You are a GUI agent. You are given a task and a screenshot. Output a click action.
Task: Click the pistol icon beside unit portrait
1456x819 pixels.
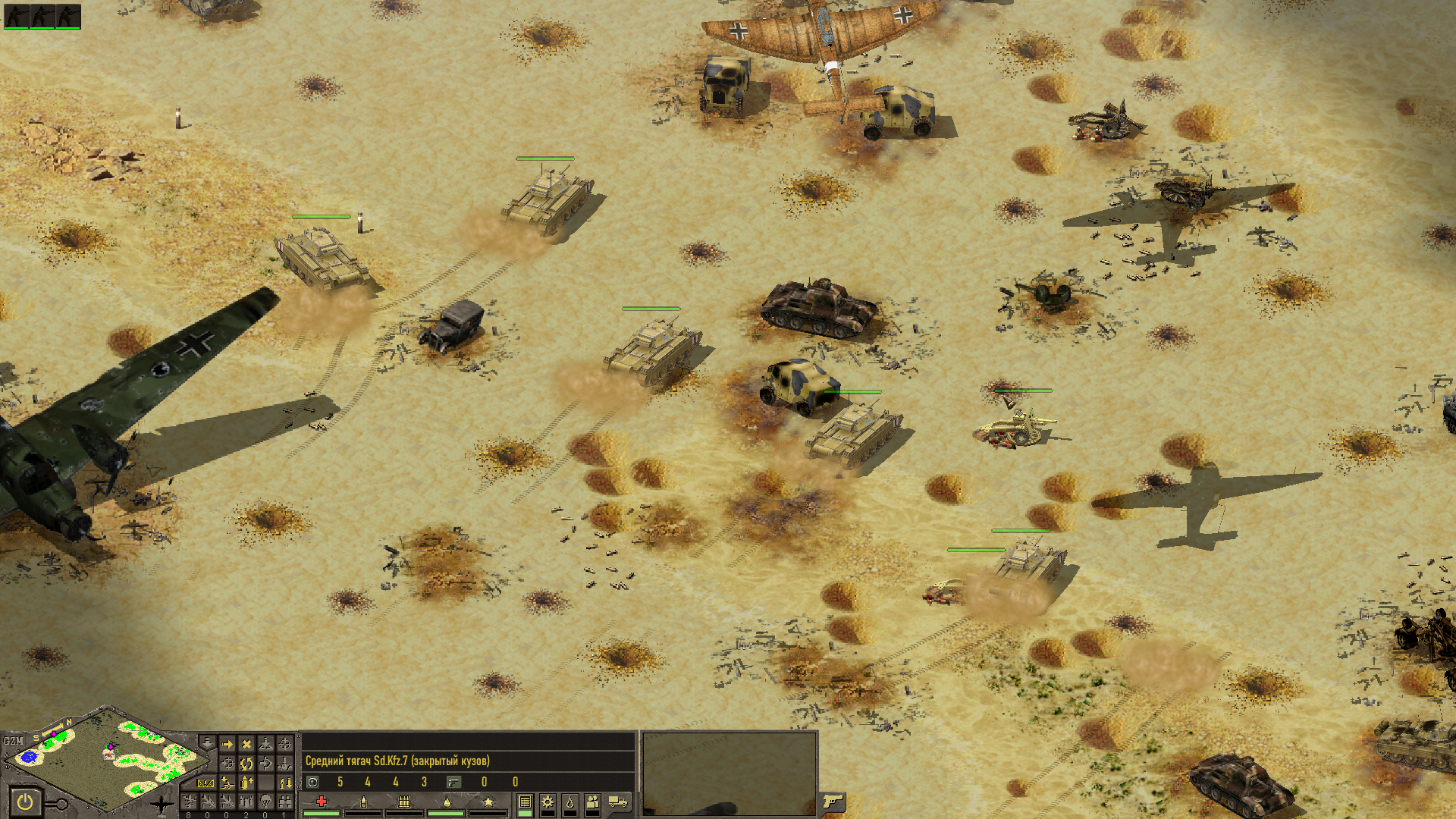point(833,801)
